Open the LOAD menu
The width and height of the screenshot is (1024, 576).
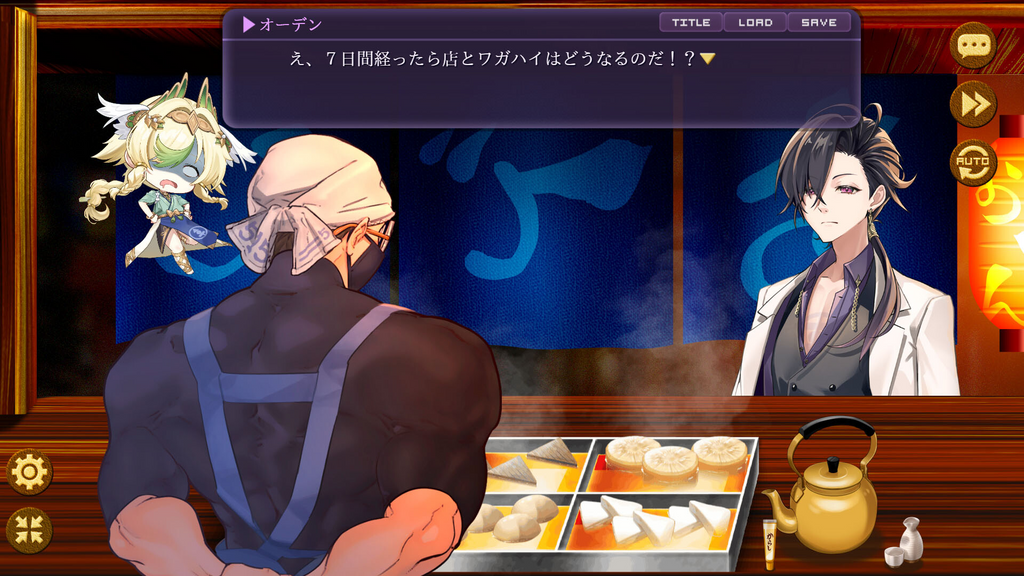[755, 22]
